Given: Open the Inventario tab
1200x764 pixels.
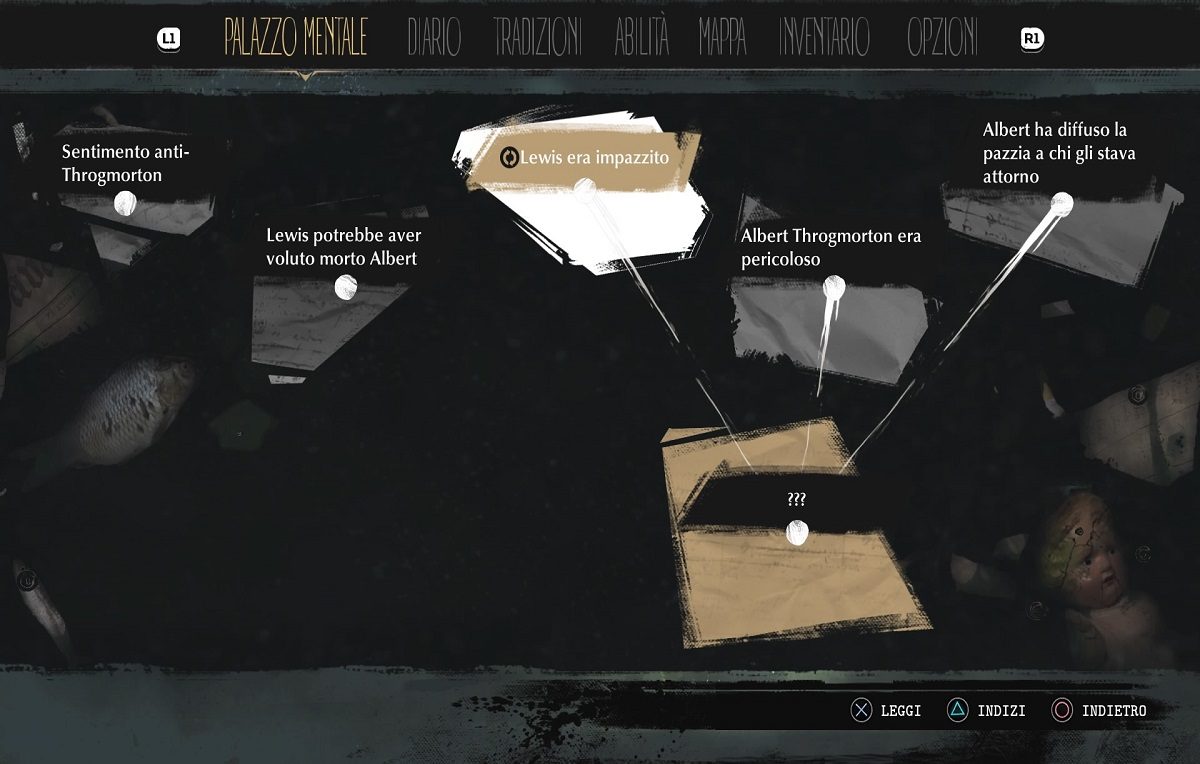Looking at the screenshot, I should click(x=824, y=38).
